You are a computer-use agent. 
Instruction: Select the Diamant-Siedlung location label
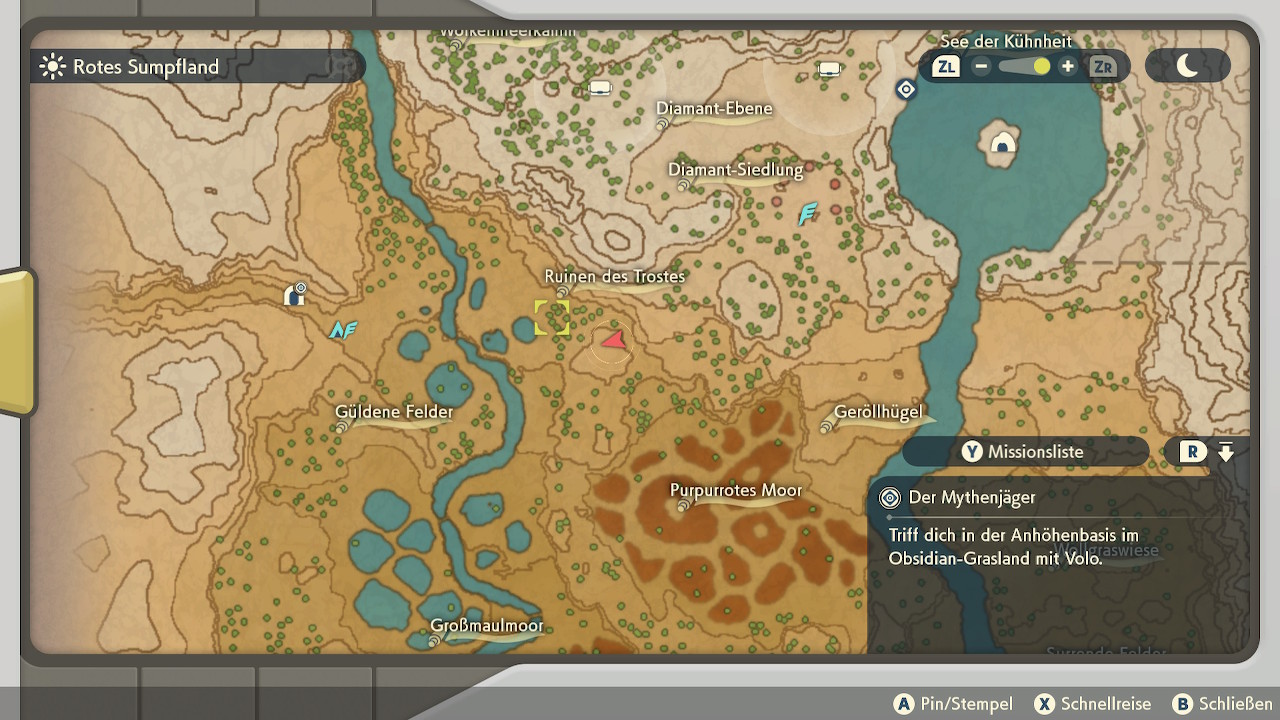735,170
